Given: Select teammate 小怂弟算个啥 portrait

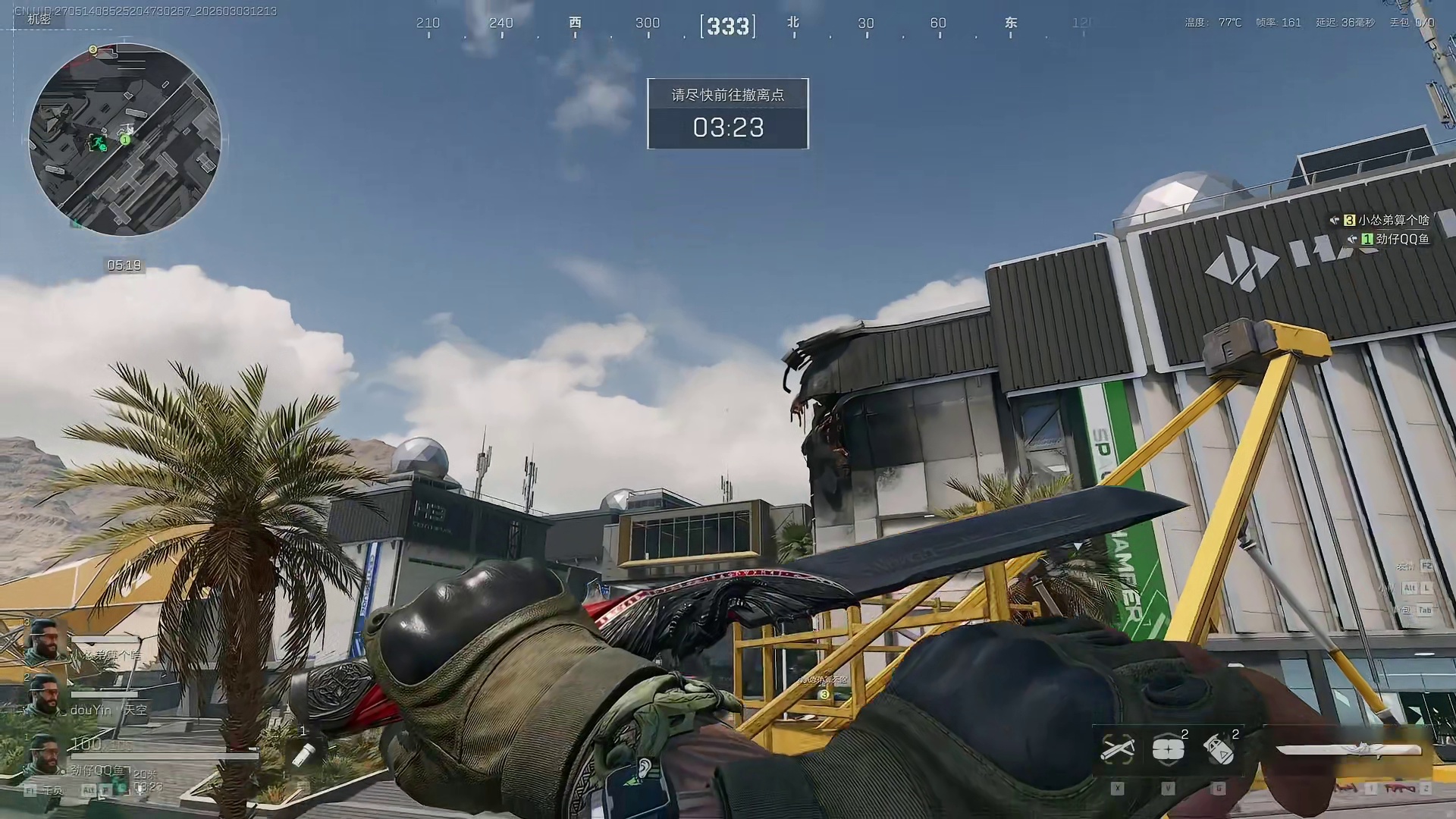Looking at the screenshot, I should coord(42,642).
